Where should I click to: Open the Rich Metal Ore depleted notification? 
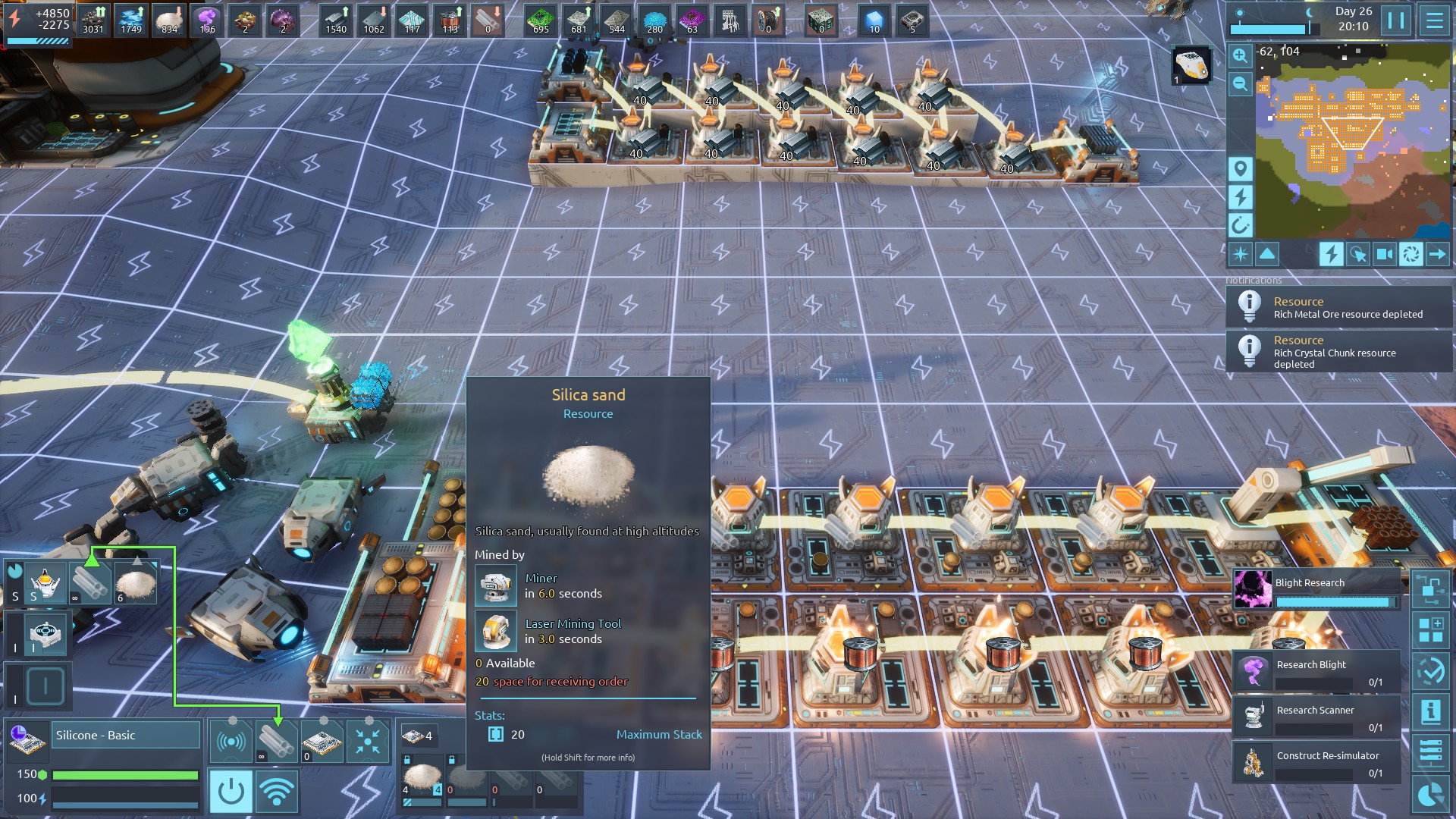[x=1339, y=307]
